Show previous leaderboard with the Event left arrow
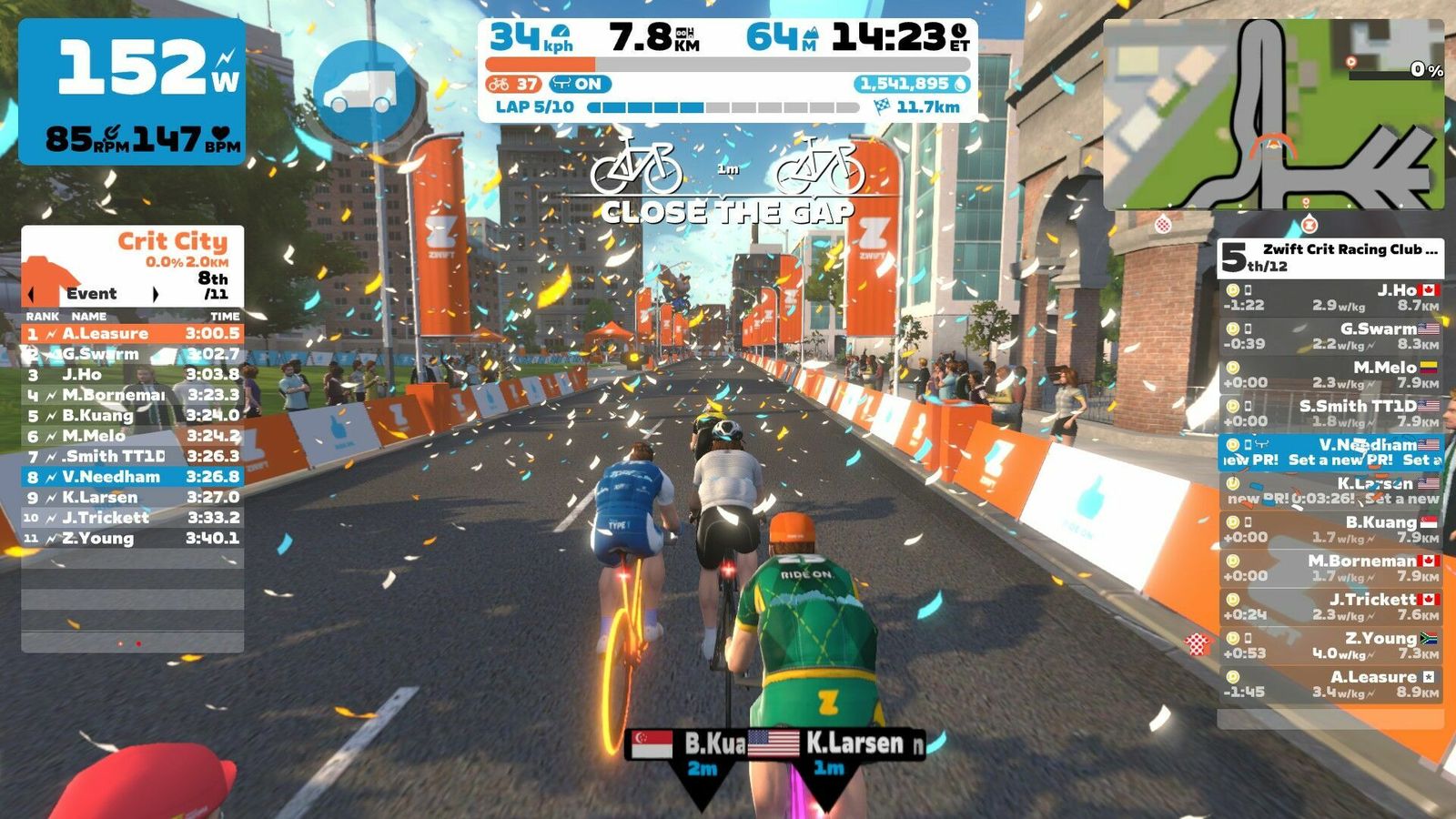The width and height of the screenshot is (1456, 819). click(x=33, y=294)
